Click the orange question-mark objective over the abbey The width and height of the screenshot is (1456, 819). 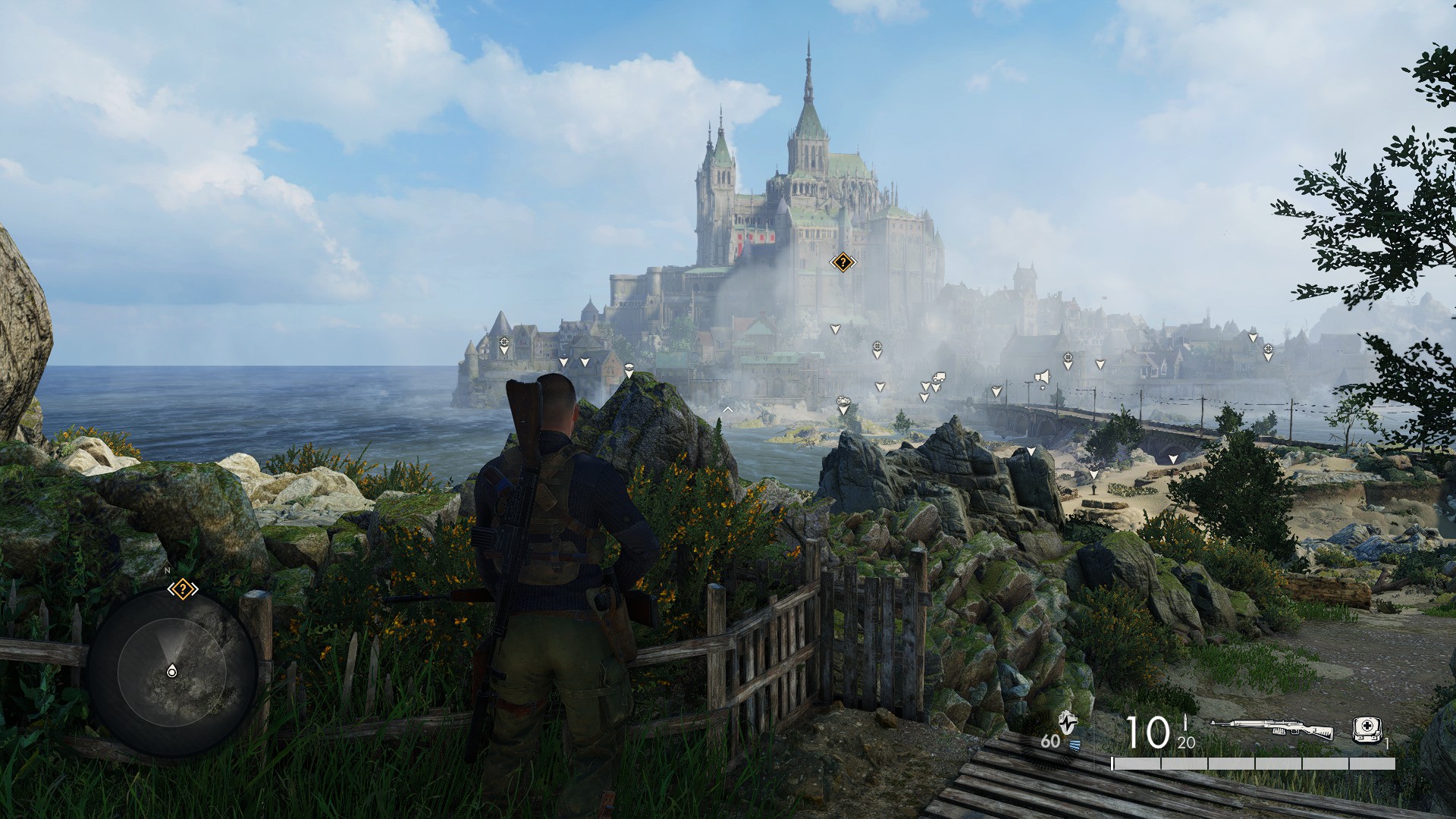(843, 263)
